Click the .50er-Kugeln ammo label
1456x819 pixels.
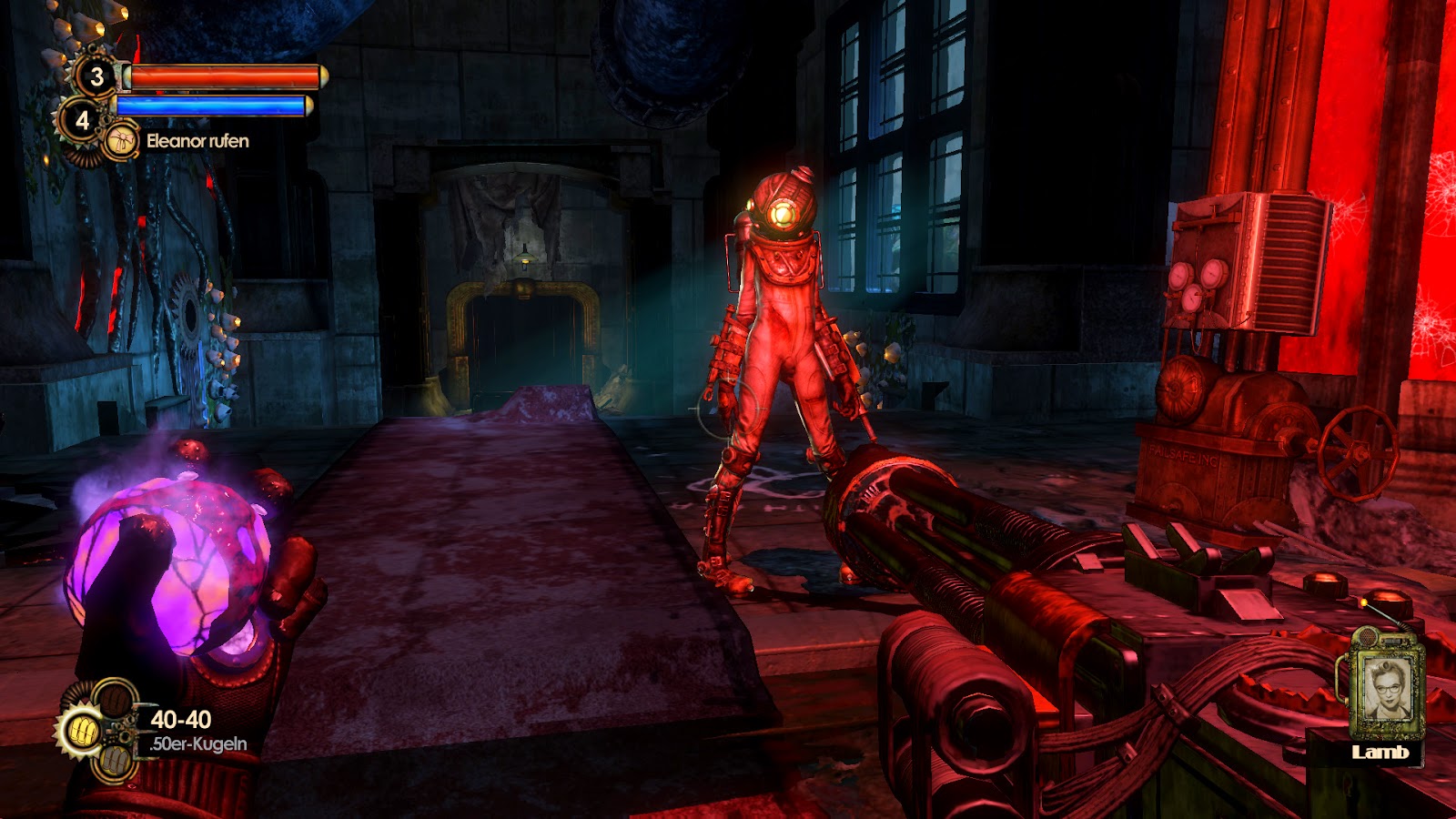[198, 743]
